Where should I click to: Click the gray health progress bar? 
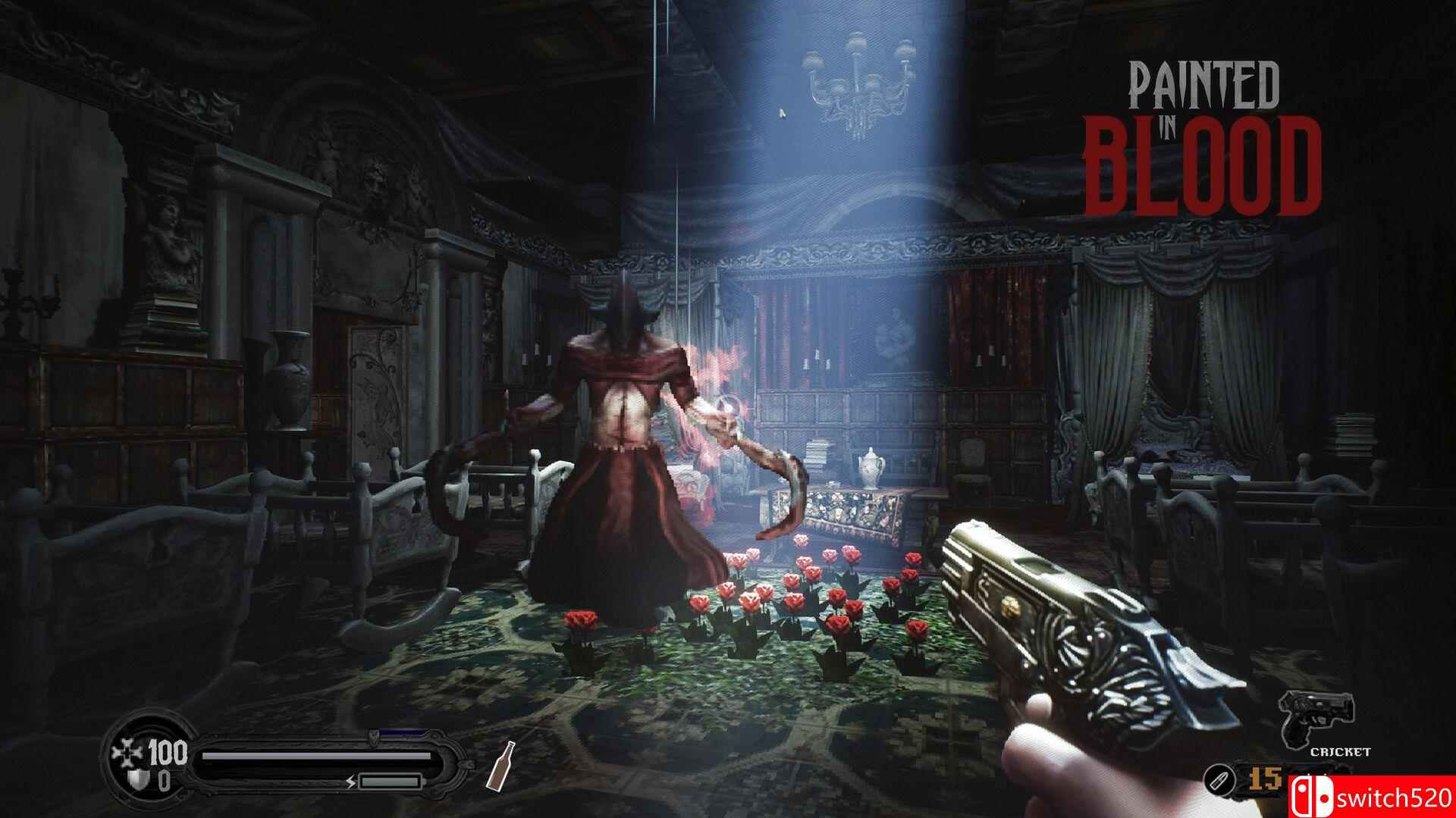tap(318, 756)
